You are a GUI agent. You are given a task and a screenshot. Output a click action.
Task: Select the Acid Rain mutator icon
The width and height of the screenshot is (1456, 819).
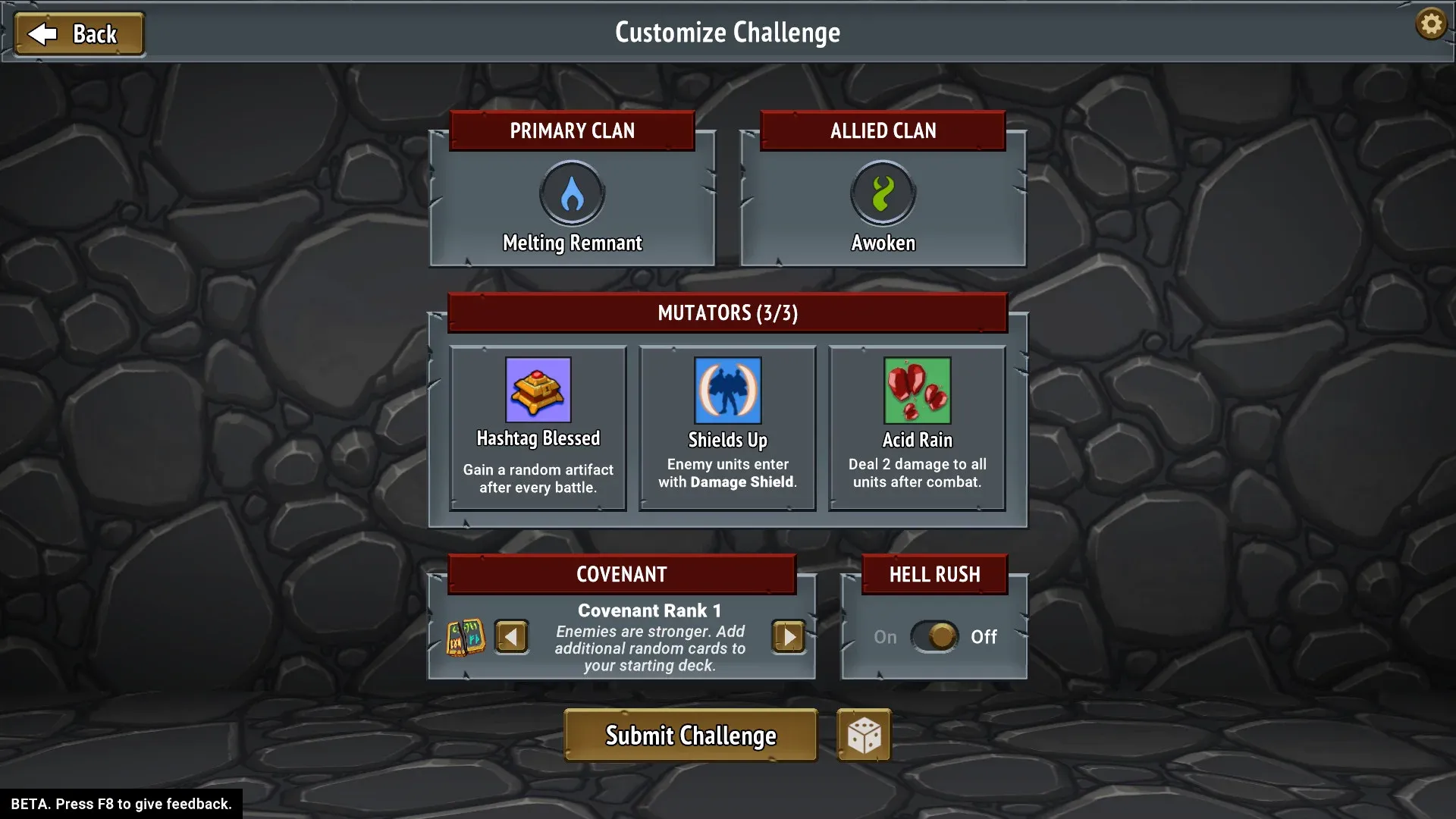tap(917, 391)
